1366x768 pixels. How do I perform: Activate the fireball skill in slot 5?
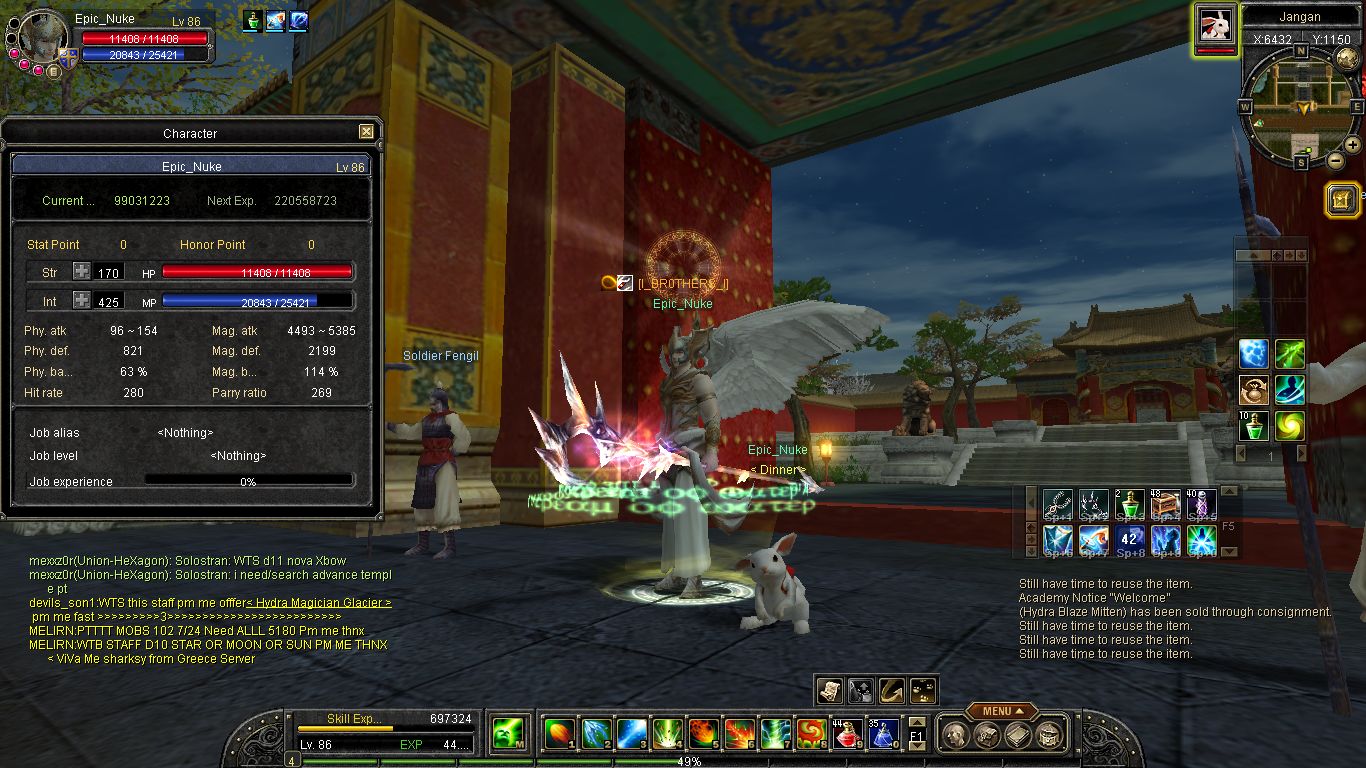pos(703,735)
